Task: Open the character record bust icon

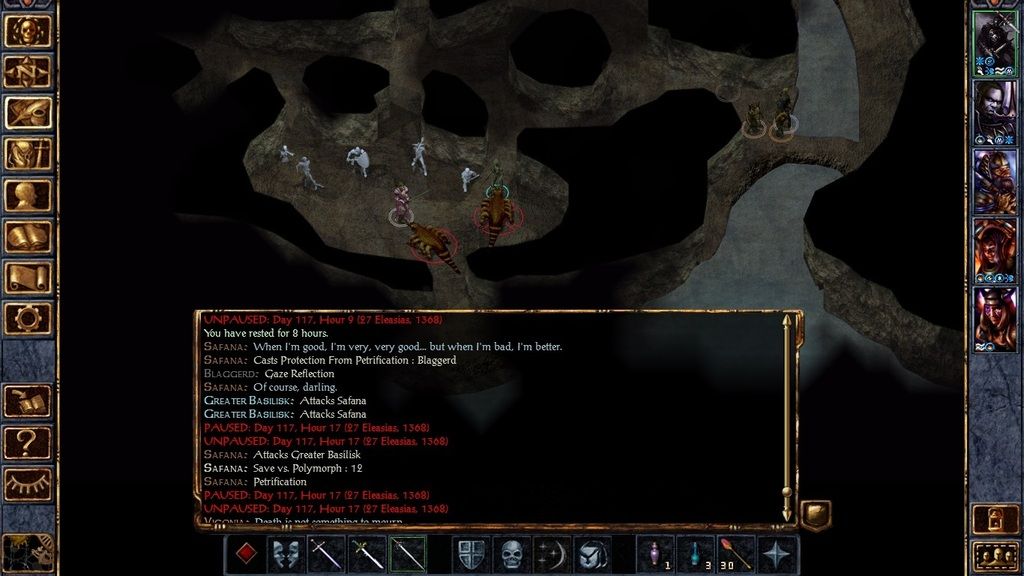Action: coord(28,195)
